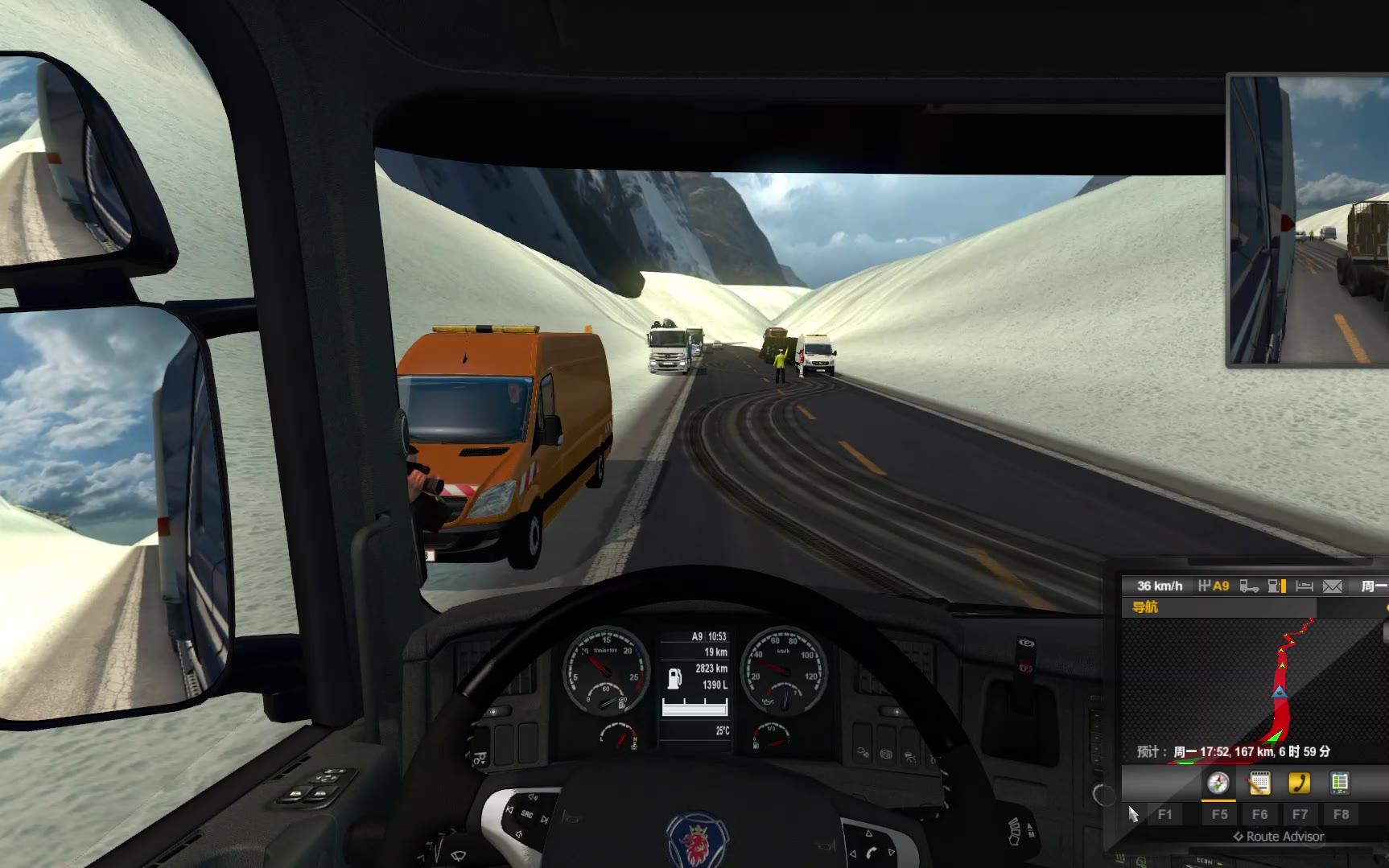Click the truck damage status icon
Viewport: 1389px width, 868px height.
1249,586
